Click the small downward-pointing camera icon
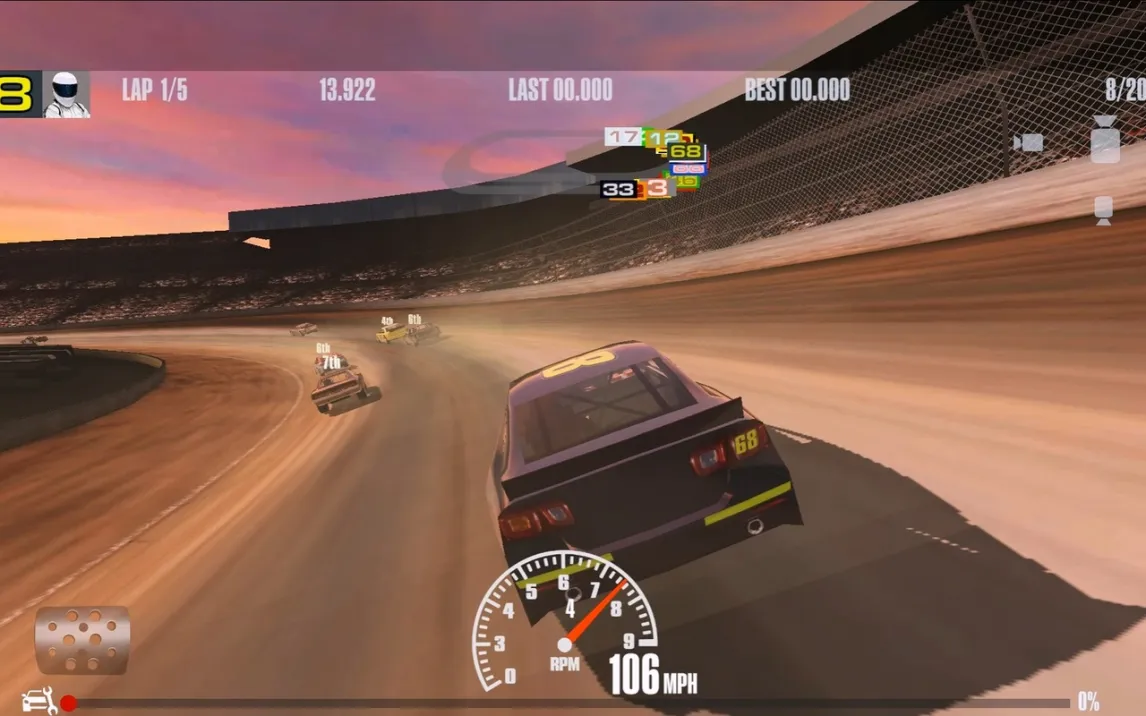1146x716 pixels. (1103, 210)
